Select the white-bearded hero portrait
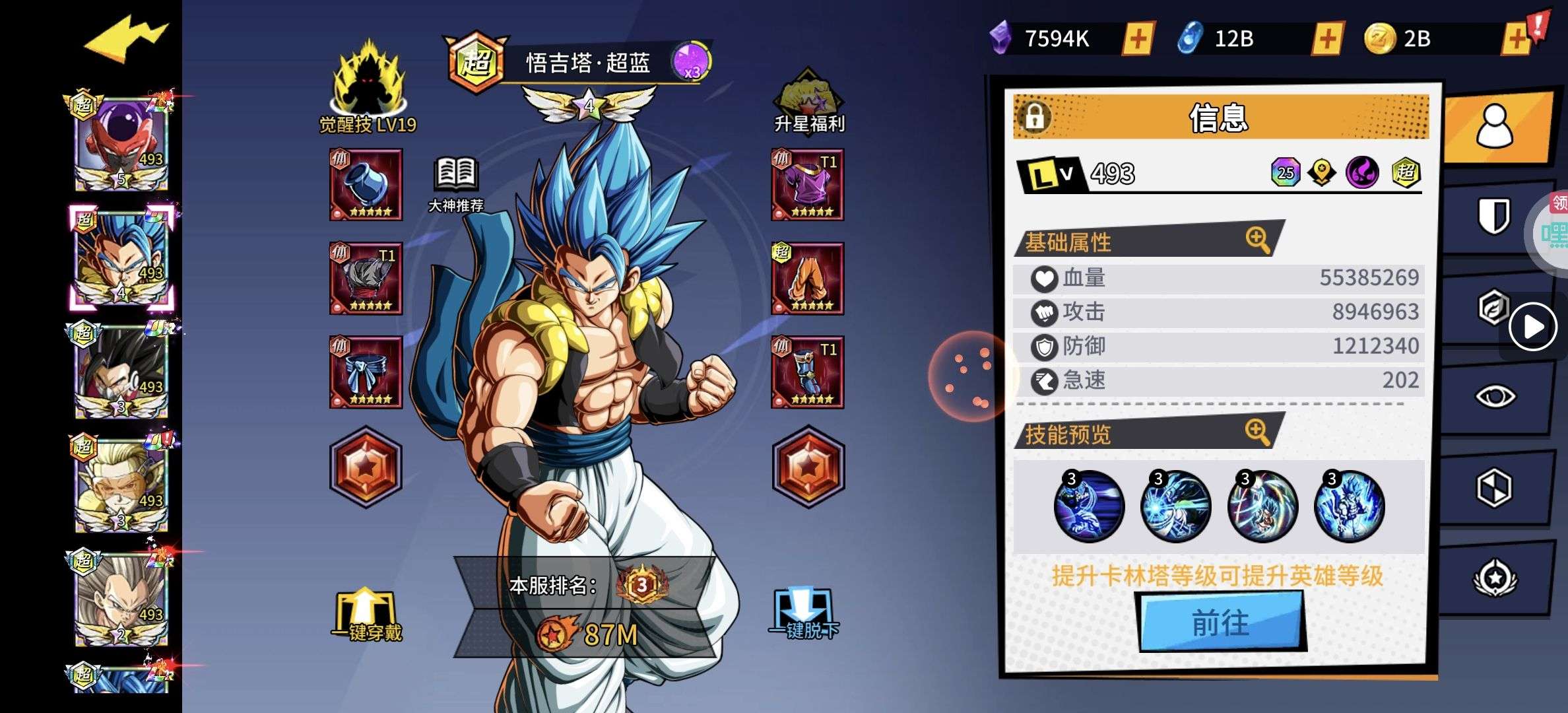The height and width of the screenshot is (713, 1568). (121, 483)
